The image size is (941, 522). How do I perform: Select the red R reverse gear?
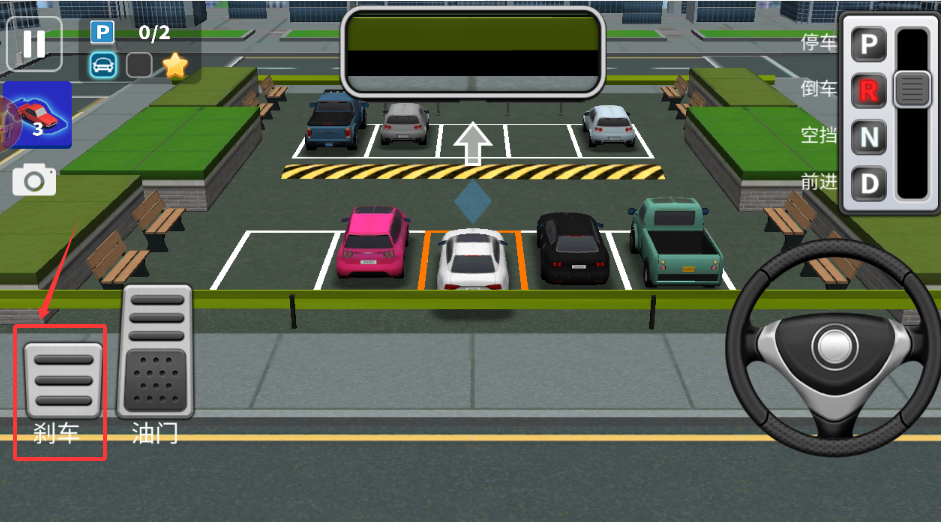869,91
